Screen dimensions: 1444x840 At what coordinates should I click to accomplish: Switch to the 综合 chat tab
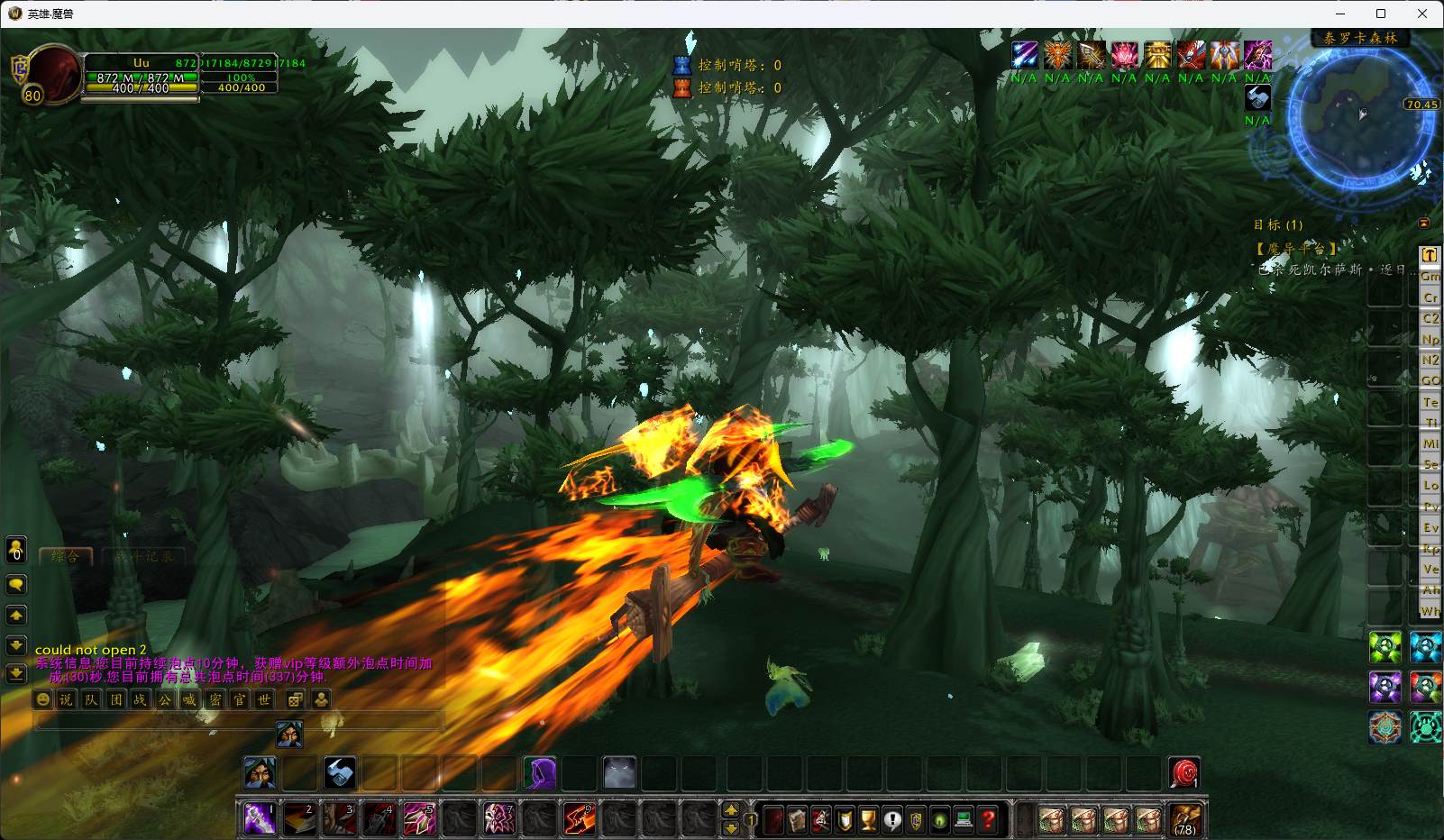(x=65, y=556)
